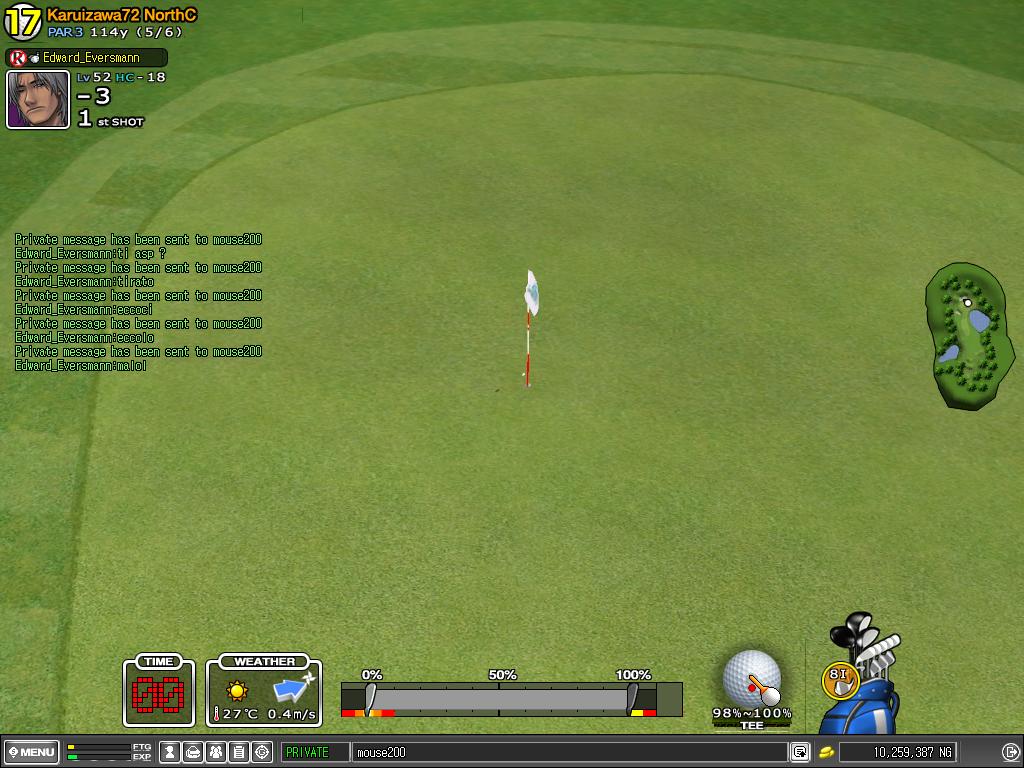Focus the chat input field
Image resolution: width=1024 pixels, height=768 pixels.
click(570, 752)
